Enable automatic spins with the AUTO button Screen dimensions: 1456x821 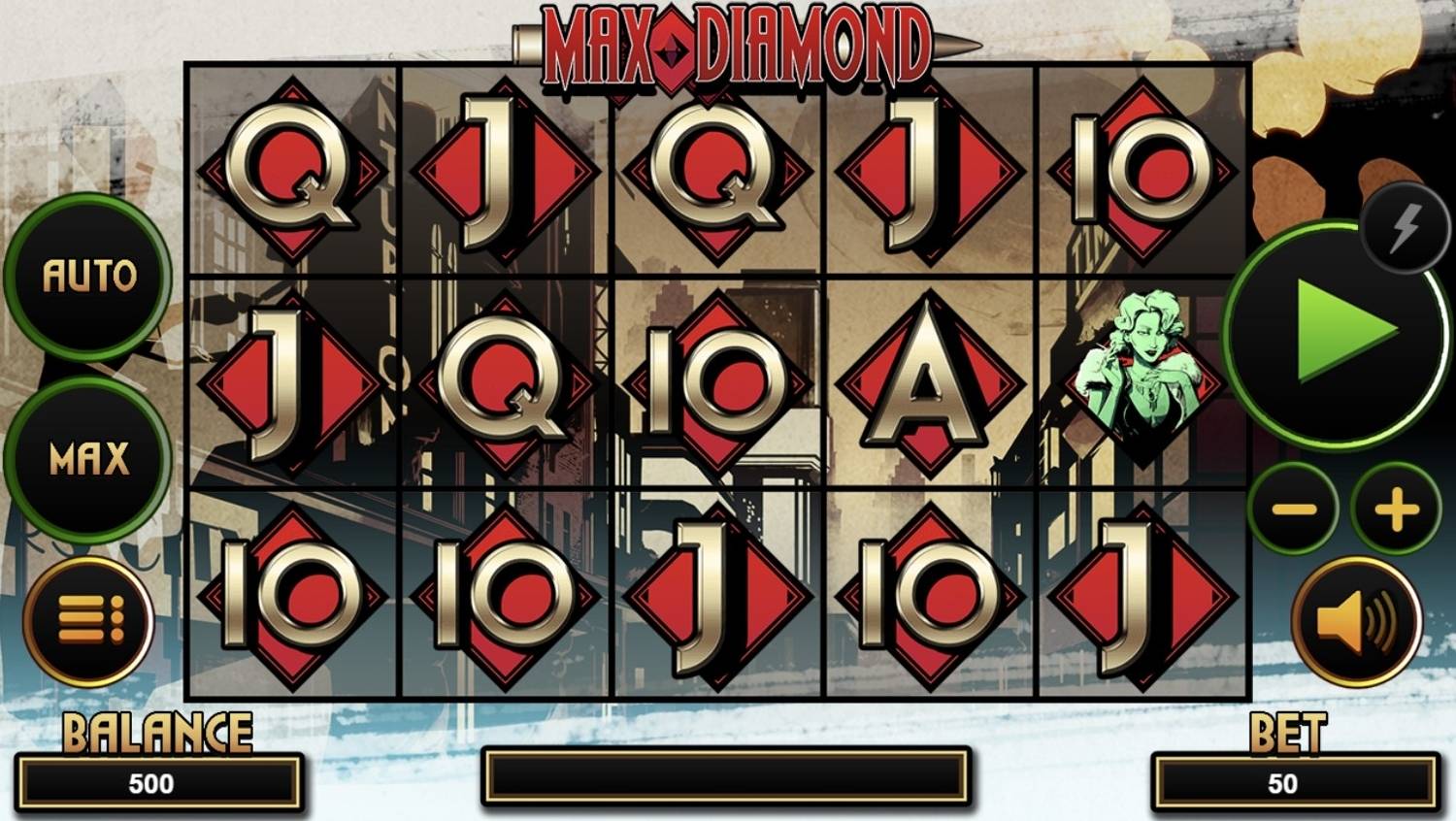coord(88,274)
